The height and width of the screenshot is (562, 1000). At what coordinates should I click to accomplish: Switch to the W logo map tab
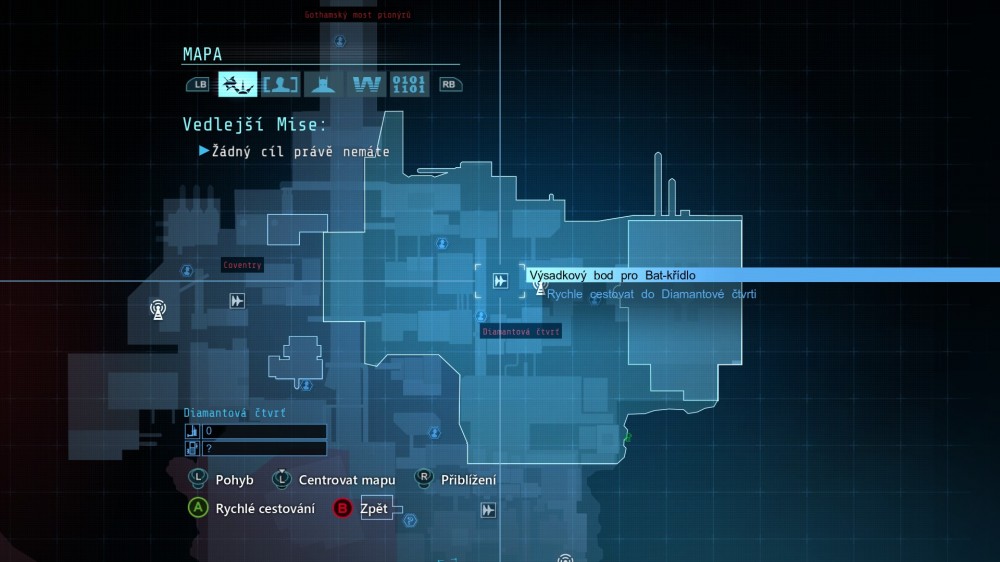(x=366, y=84)
